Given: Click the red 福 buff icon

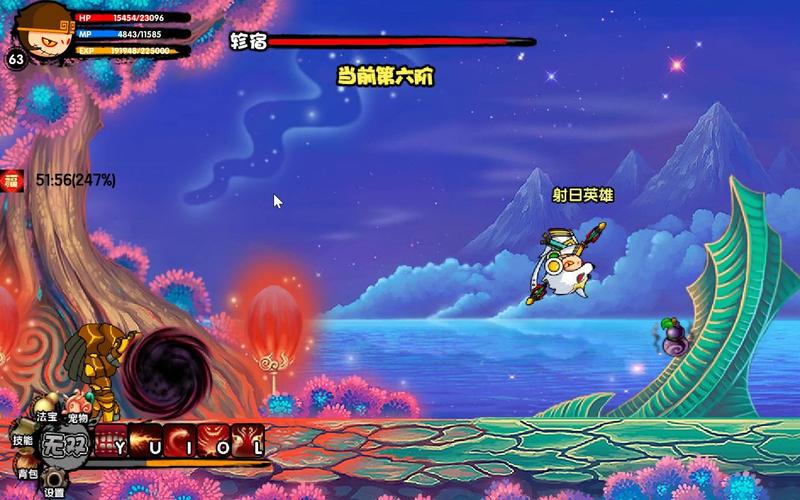Looking at the screenshot, I should click(13, 180).
